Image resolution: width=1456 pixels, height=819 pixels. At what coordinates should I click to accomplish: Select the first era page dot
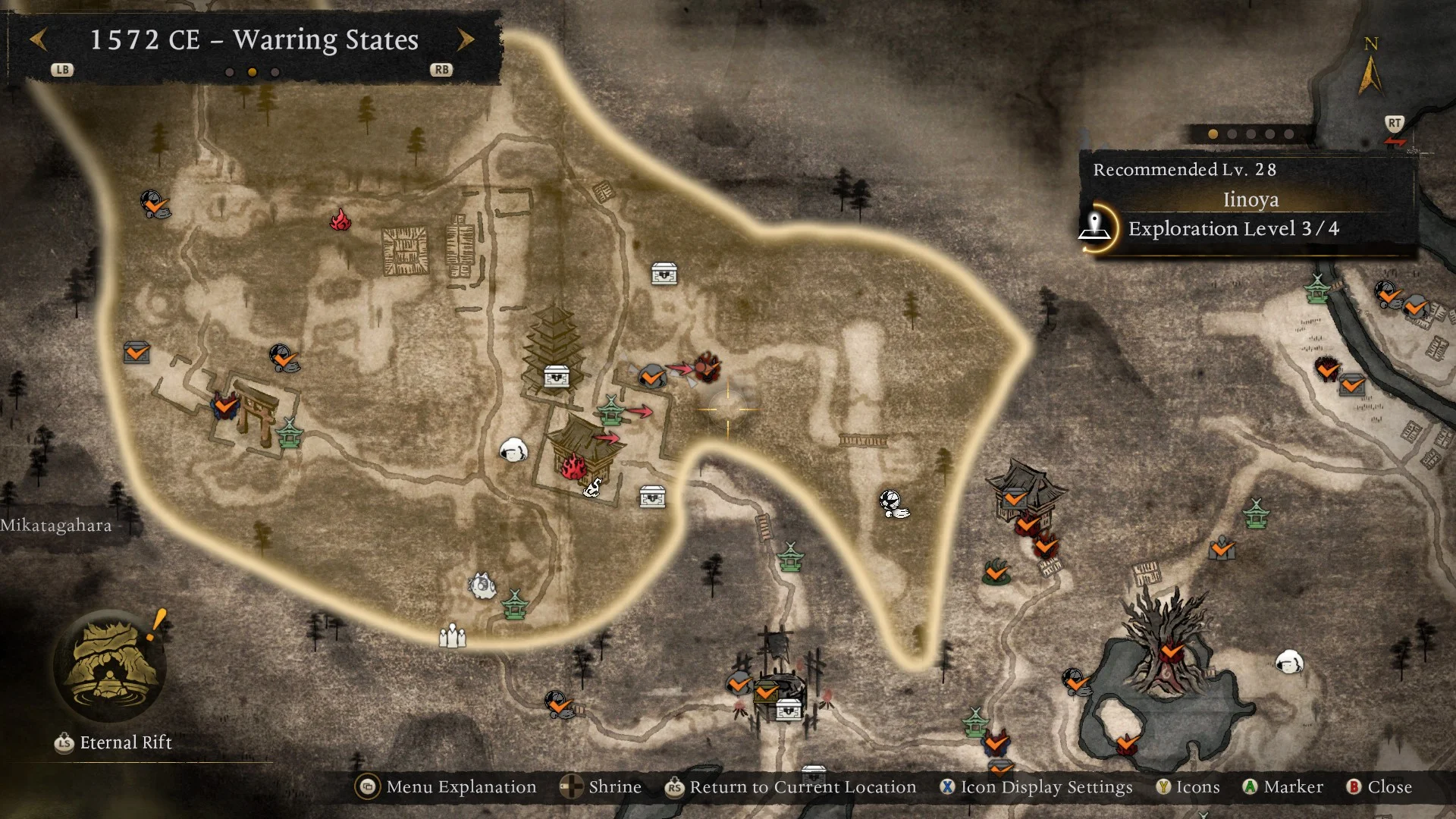[x=231, y=71]
